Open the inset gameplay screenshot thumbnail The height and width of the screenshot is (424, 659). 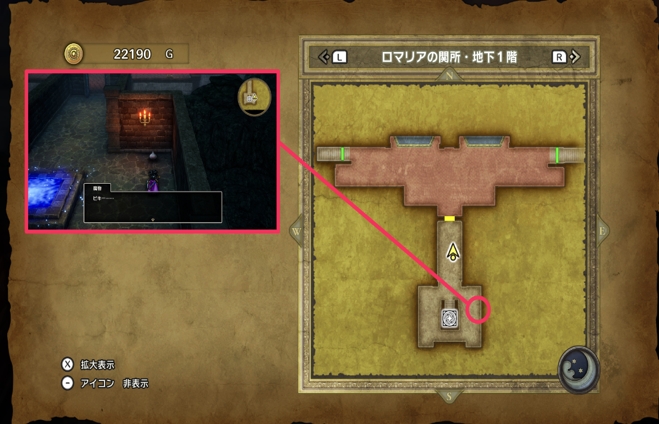coord(151,151)
